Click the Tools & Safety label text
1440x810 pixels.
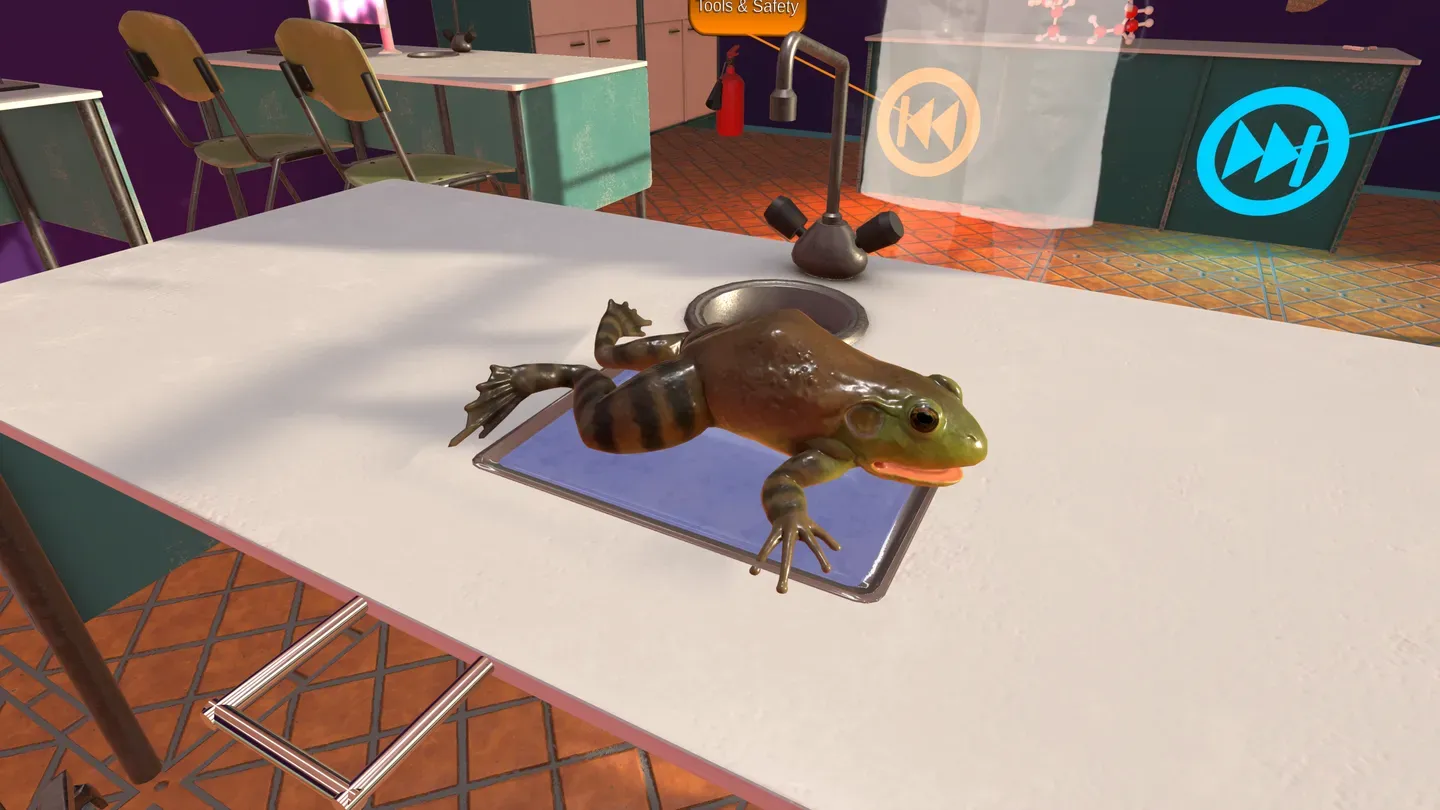pos(748,8)
